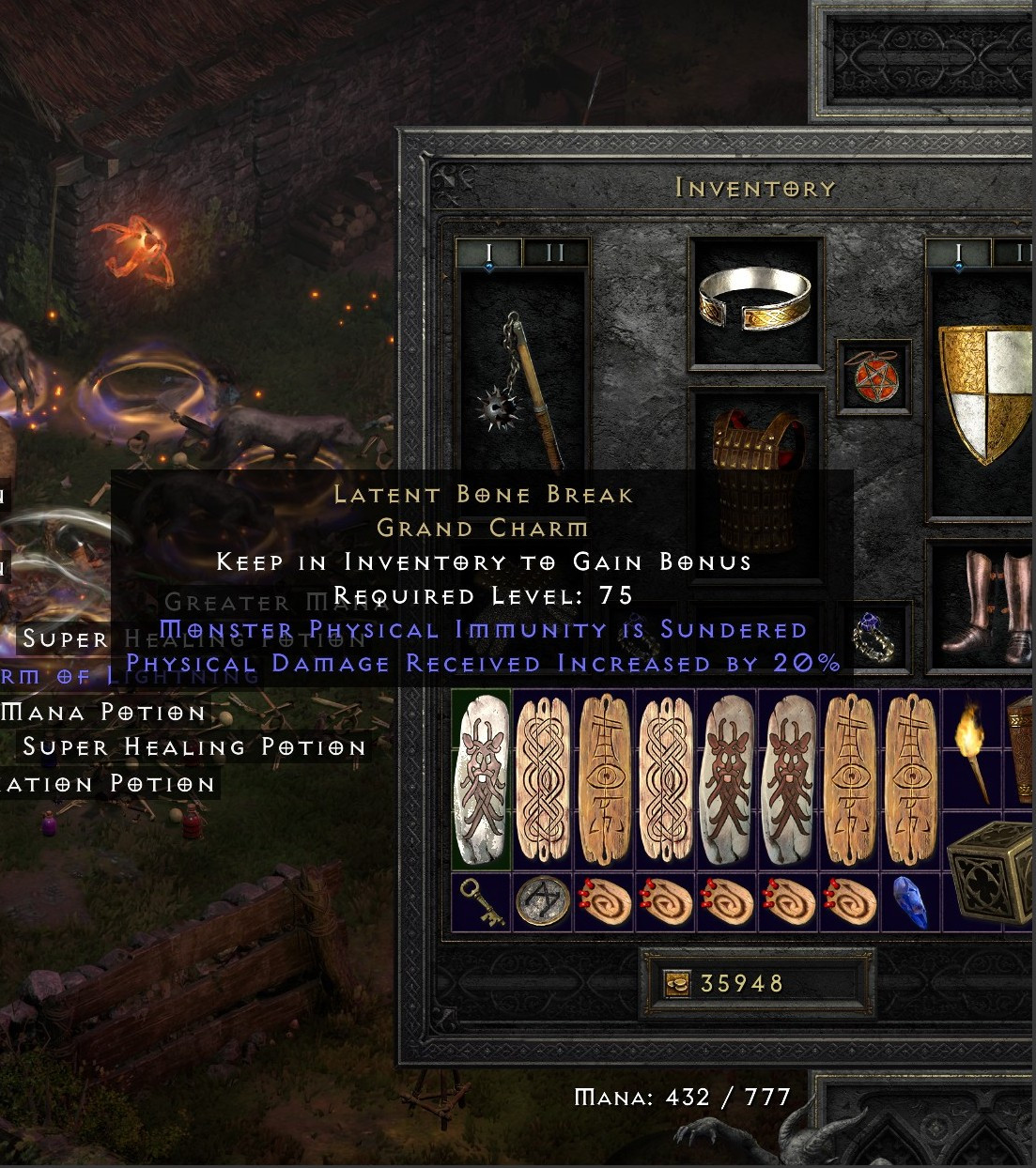The height and width of the screenshot is (1168, 1036).
Task: Select the silver circlet in the helm slot
Action: [755, 300]
